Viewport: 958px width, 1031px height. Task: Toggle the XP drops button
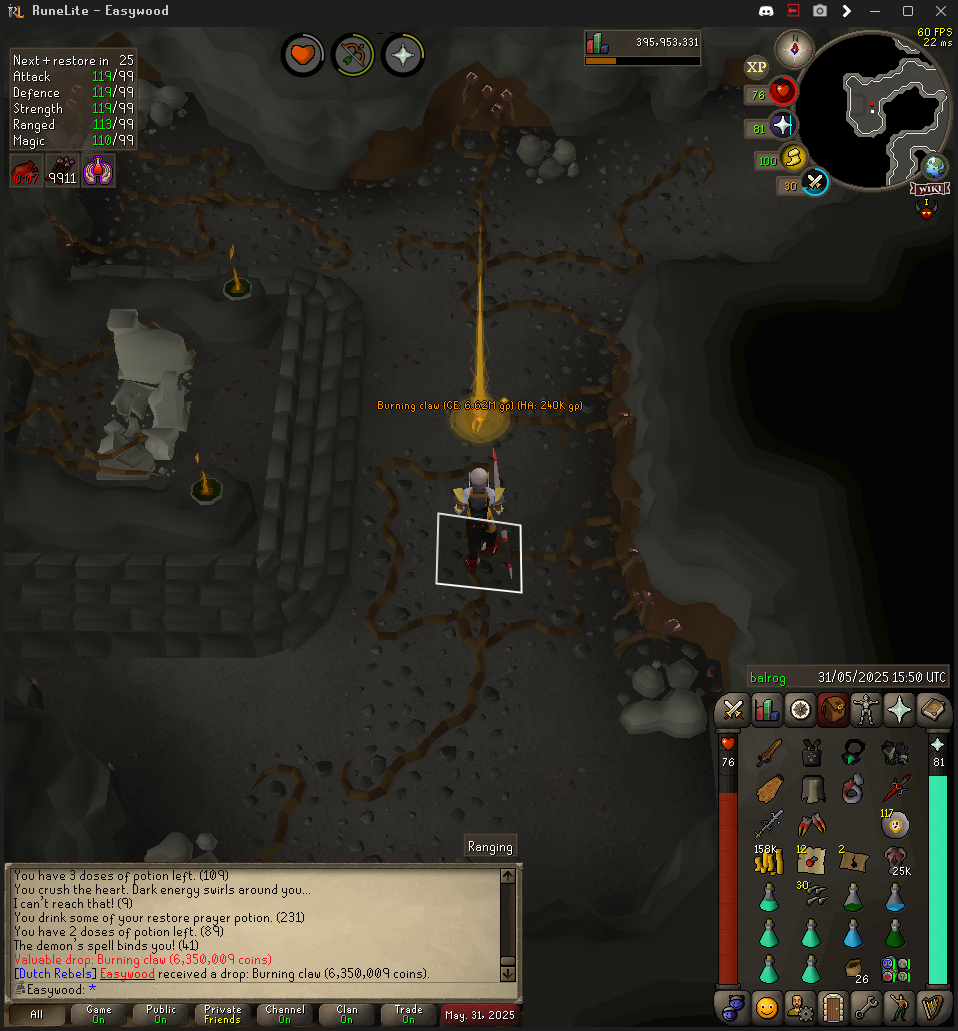pos(757,68)
